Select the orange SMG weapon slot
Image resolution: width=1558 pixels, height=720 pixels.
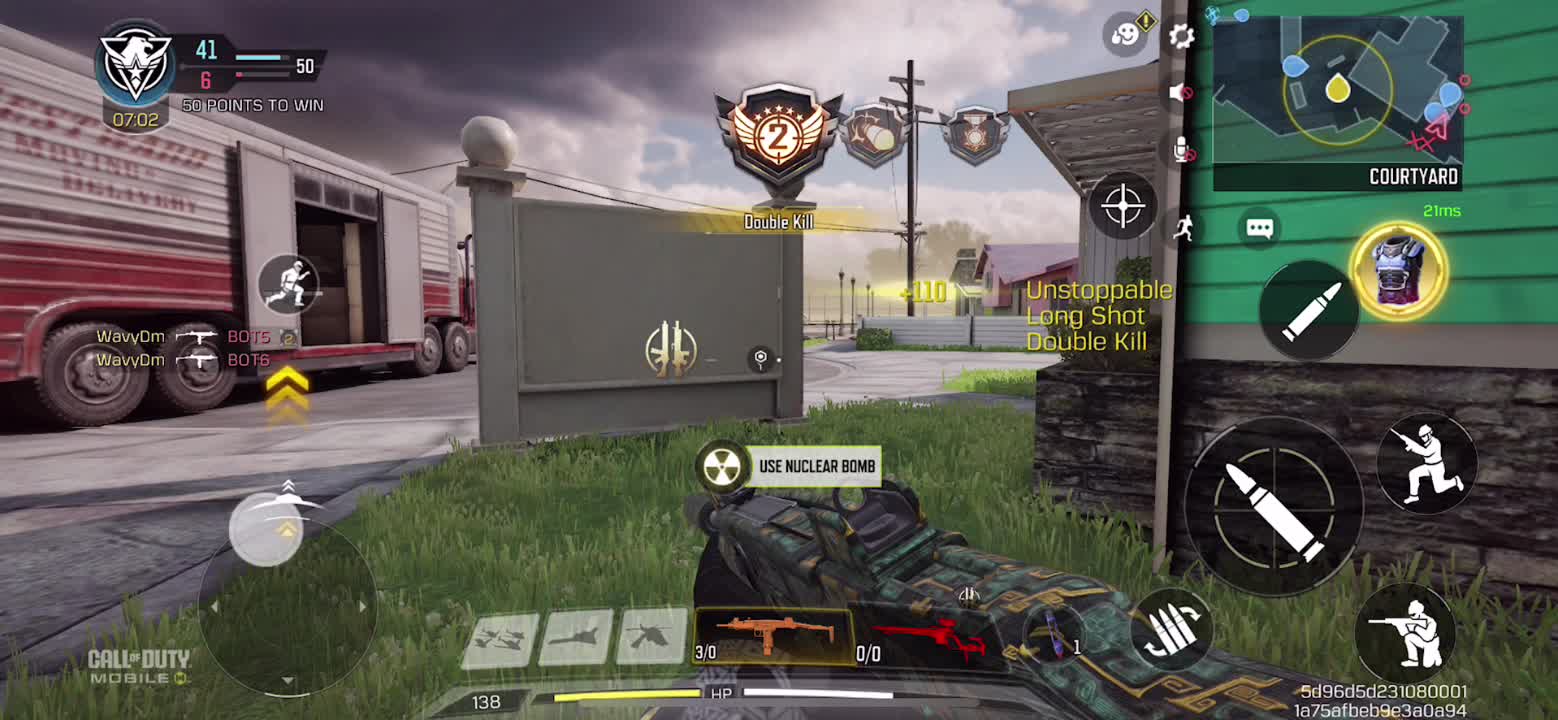click(772, 637)
